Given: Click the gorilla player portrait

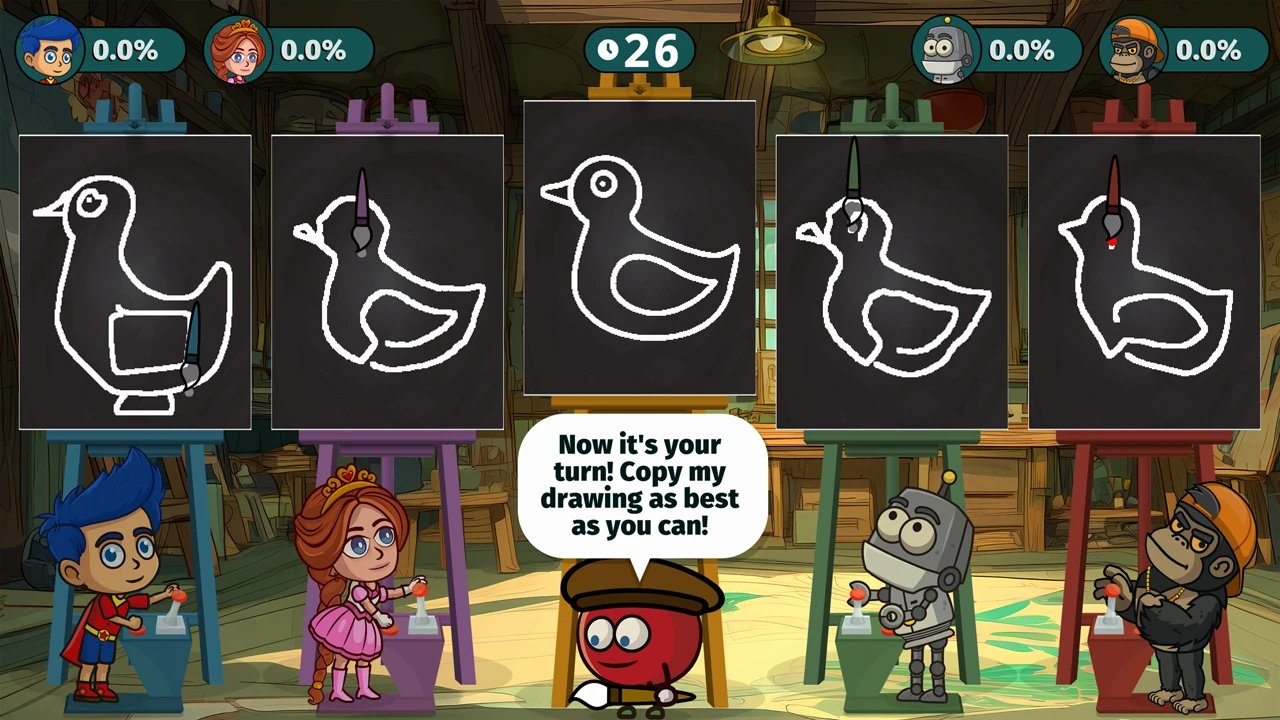Looking at the screenshot, I should click(1133, 50).
